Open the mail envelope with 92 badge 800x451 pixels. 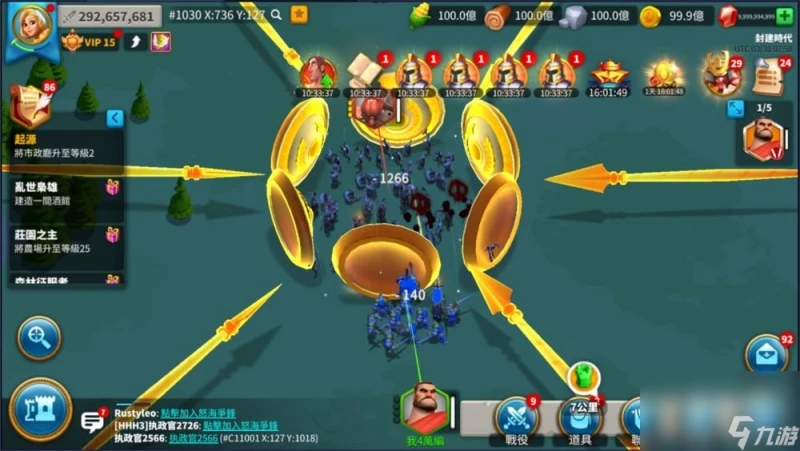pos(765,354)
